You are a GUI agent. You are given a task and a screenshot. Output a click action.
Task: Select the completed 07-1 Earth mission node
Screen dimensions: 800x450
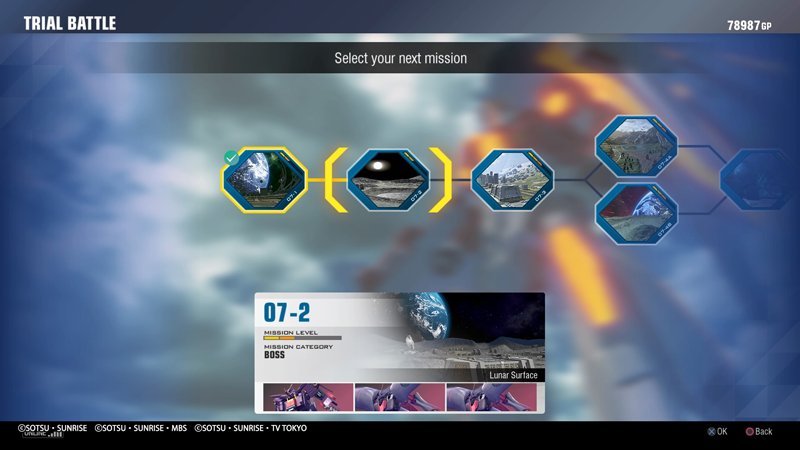pos(264,180)
